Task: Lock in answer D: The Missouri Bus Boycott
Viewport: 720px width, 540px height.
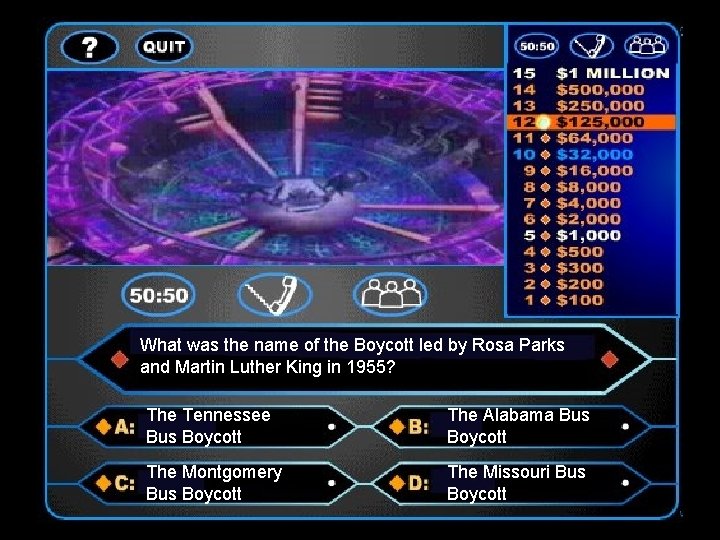Action: [x=520, y=483]
